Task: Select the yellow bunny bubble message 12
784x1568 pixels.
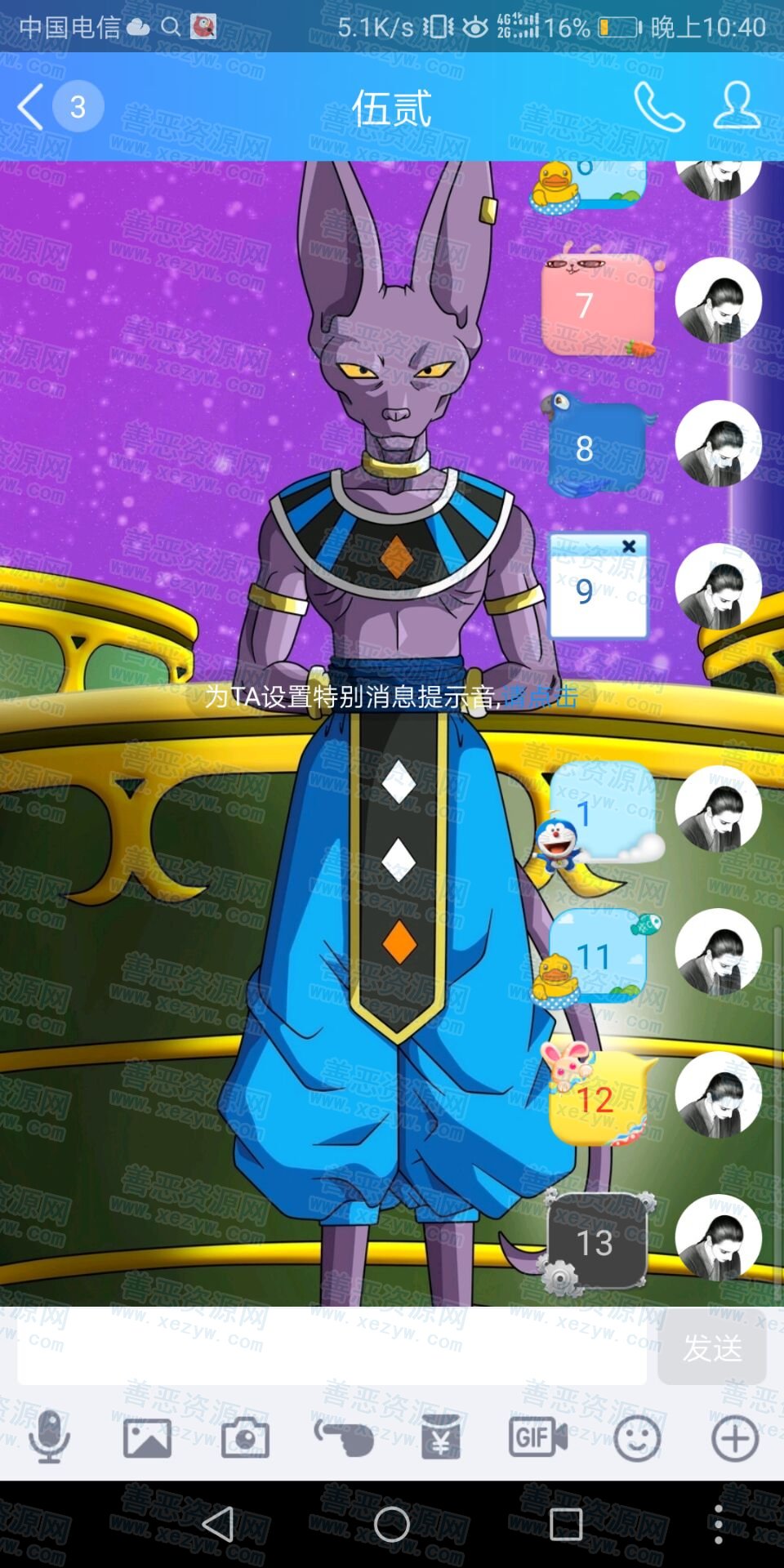Action: coord(598,1099)
